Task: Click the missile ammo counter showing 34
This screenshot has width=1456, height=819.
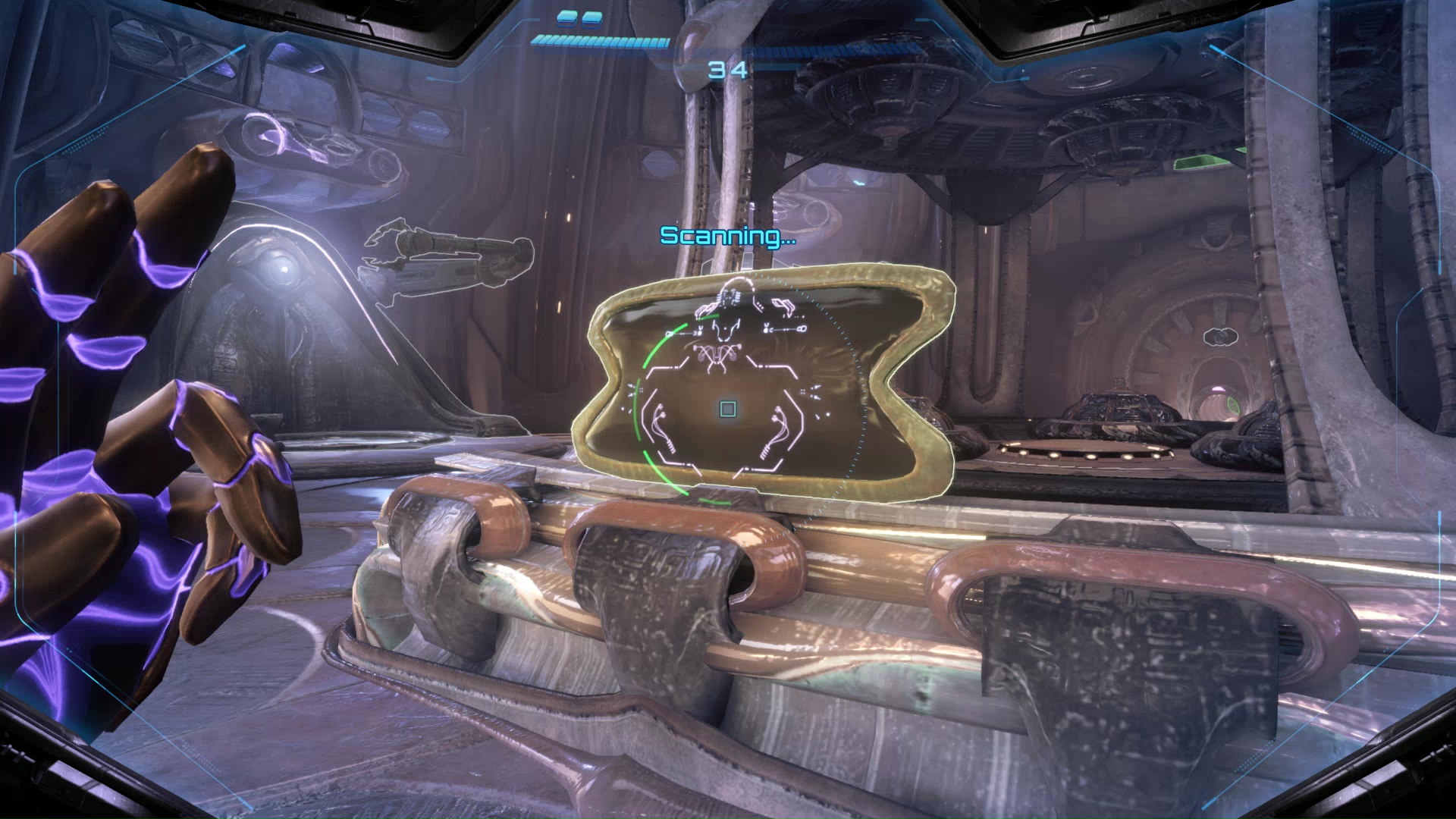Action: point(727,69)
